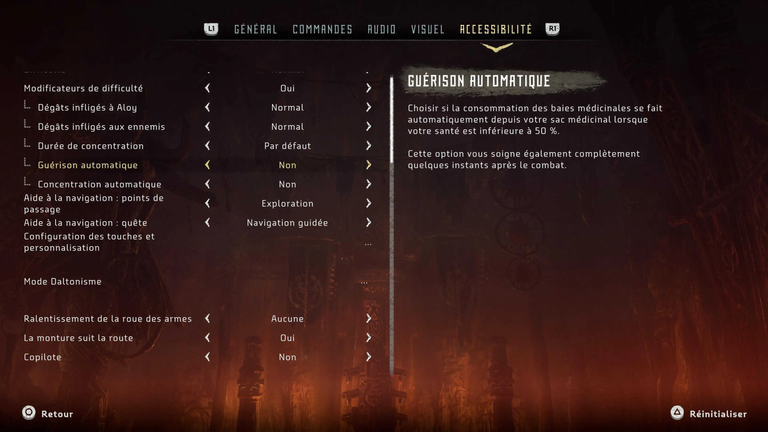Click right arrow for Ralentissement de la roue des armes
The image size is (768, 432).
368,319
